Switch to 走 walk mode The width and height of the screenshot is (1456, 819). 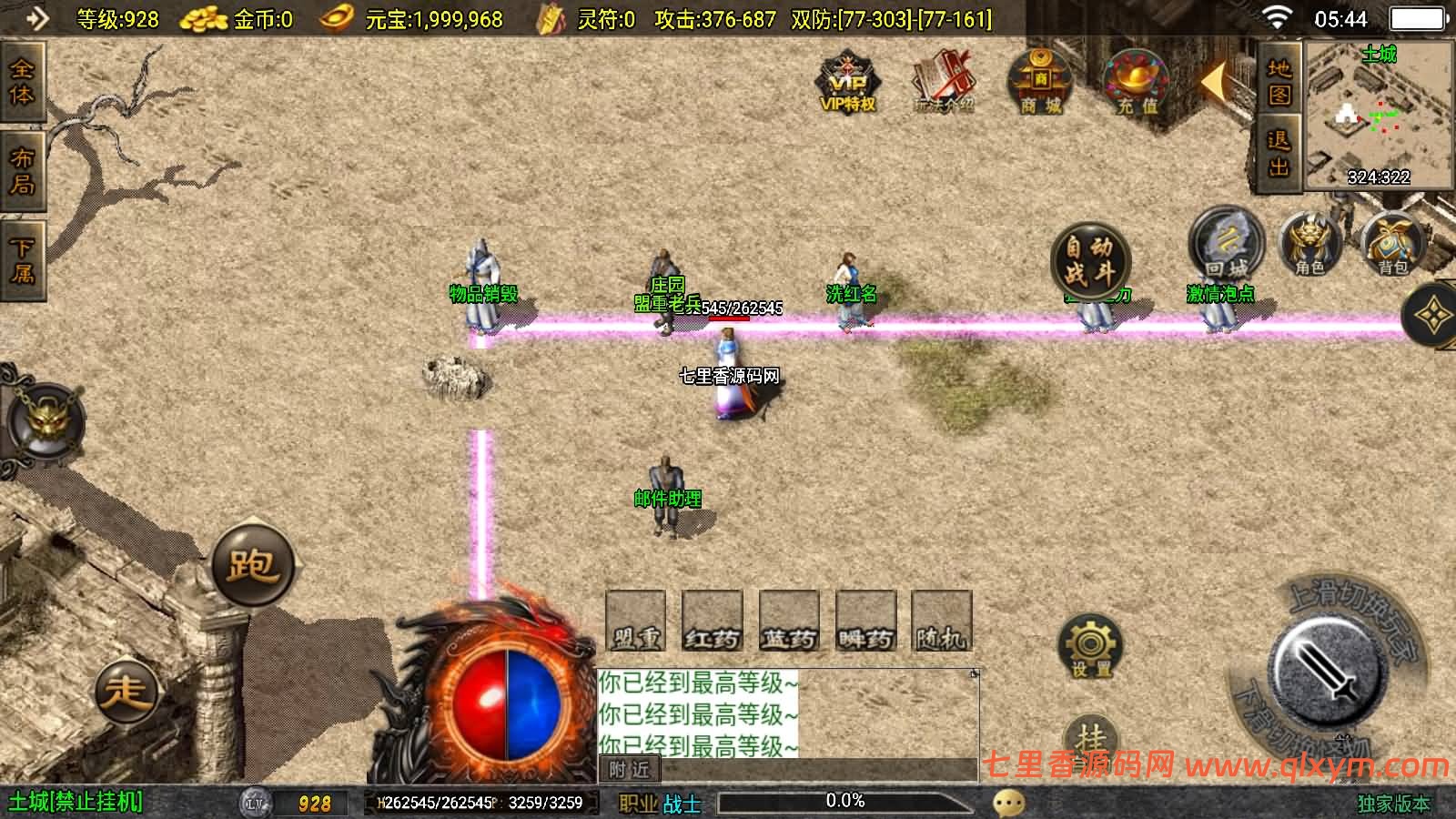tap(126, 690)
